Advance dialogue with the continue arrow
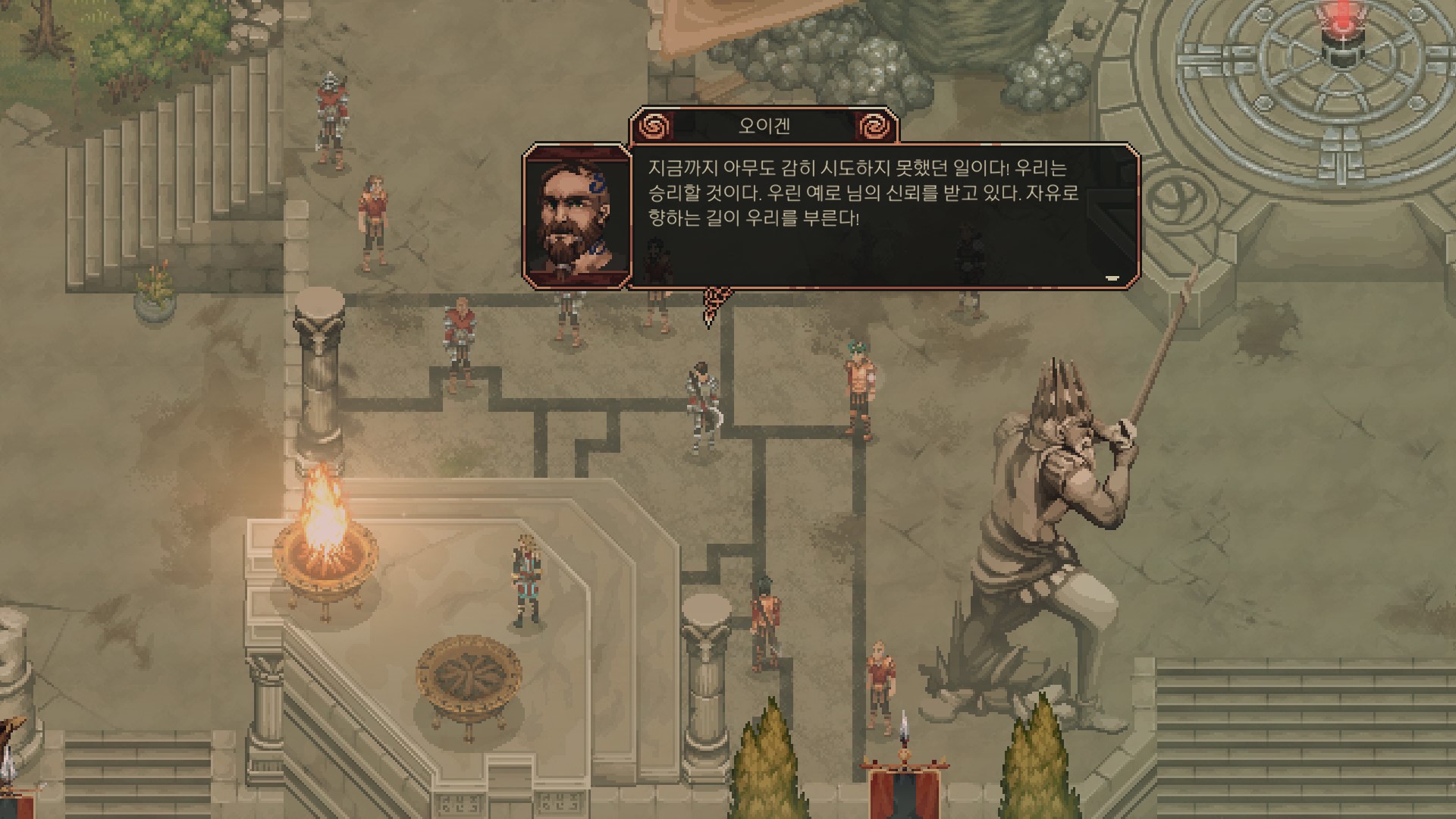Image resolution: width=1456 pixels, height=819 pixels. (1112, 278)
